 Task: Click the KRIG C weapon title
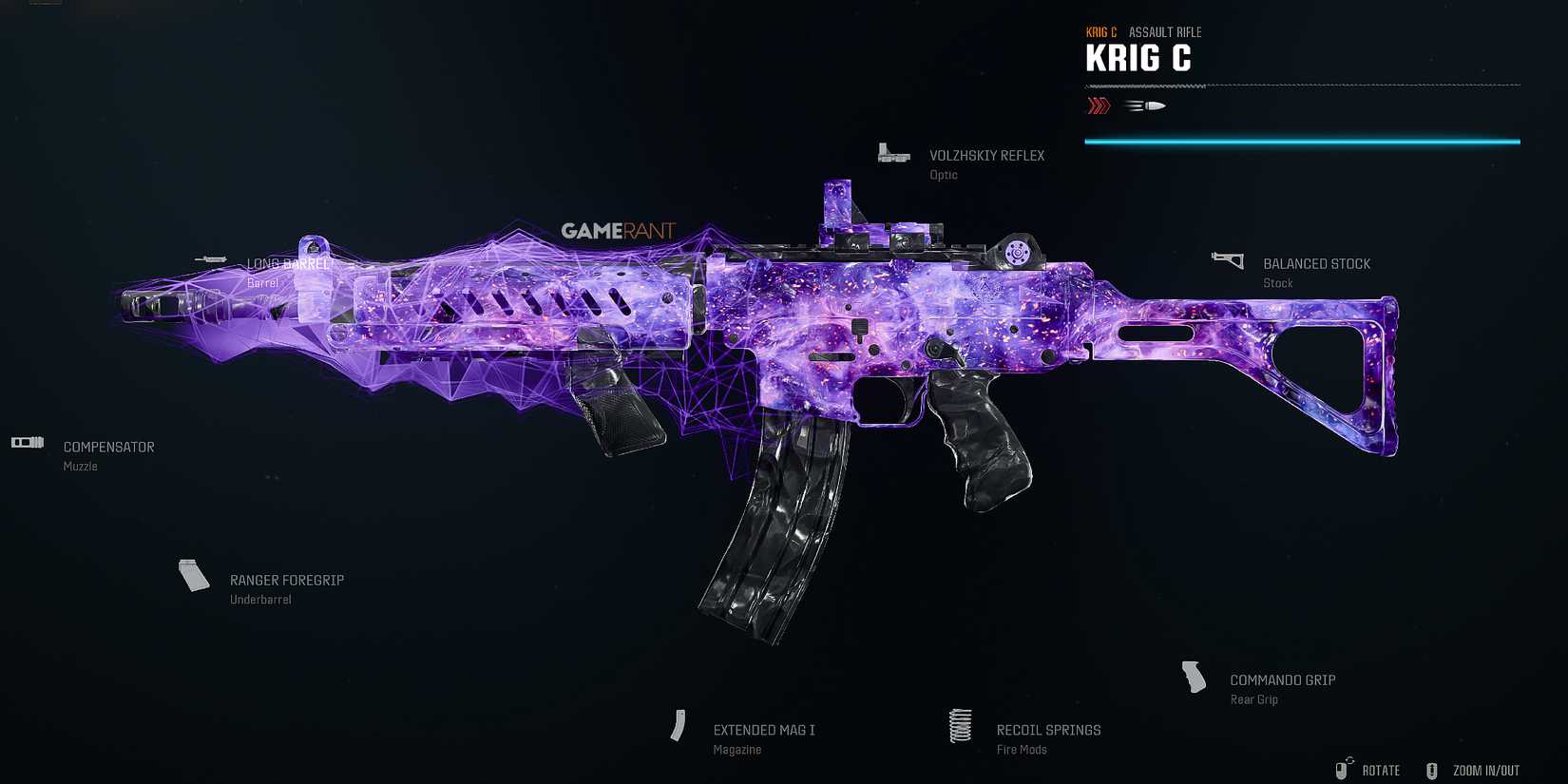[1140, 59]
